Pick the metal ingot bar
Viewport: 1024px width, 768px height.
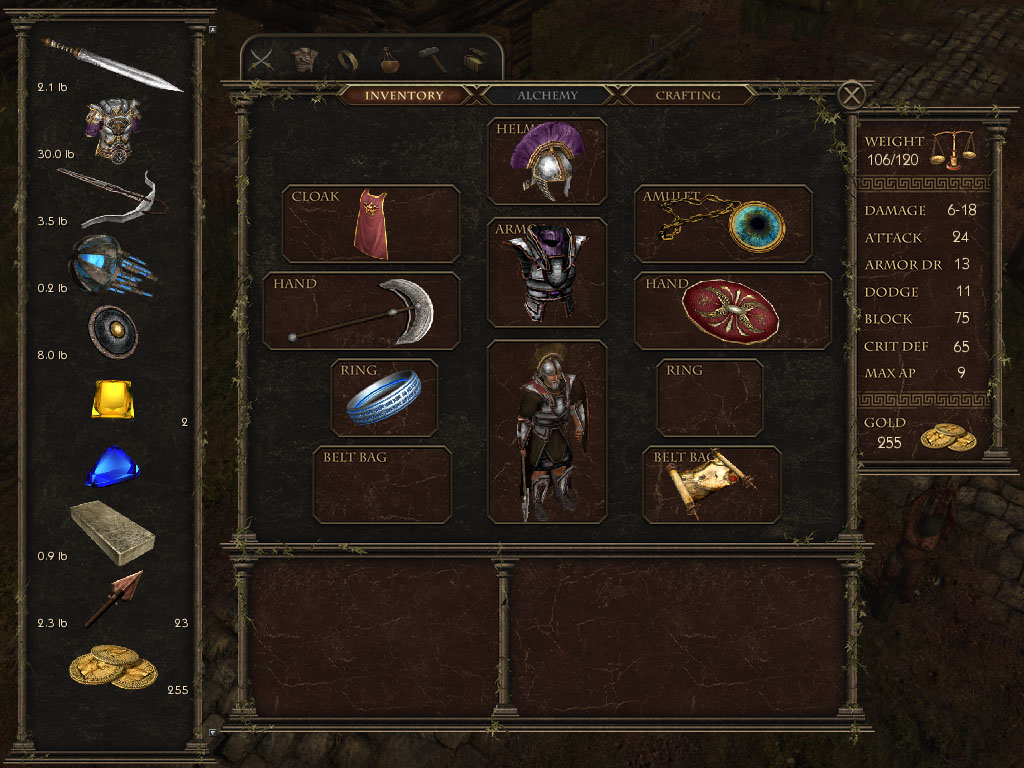click(x=110, y=533)
